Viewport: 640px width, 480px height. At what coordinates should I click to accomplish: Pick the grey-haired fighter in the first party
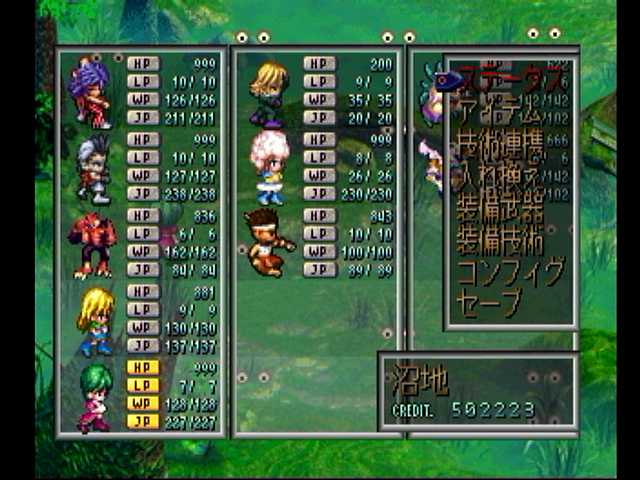(91, 168)
